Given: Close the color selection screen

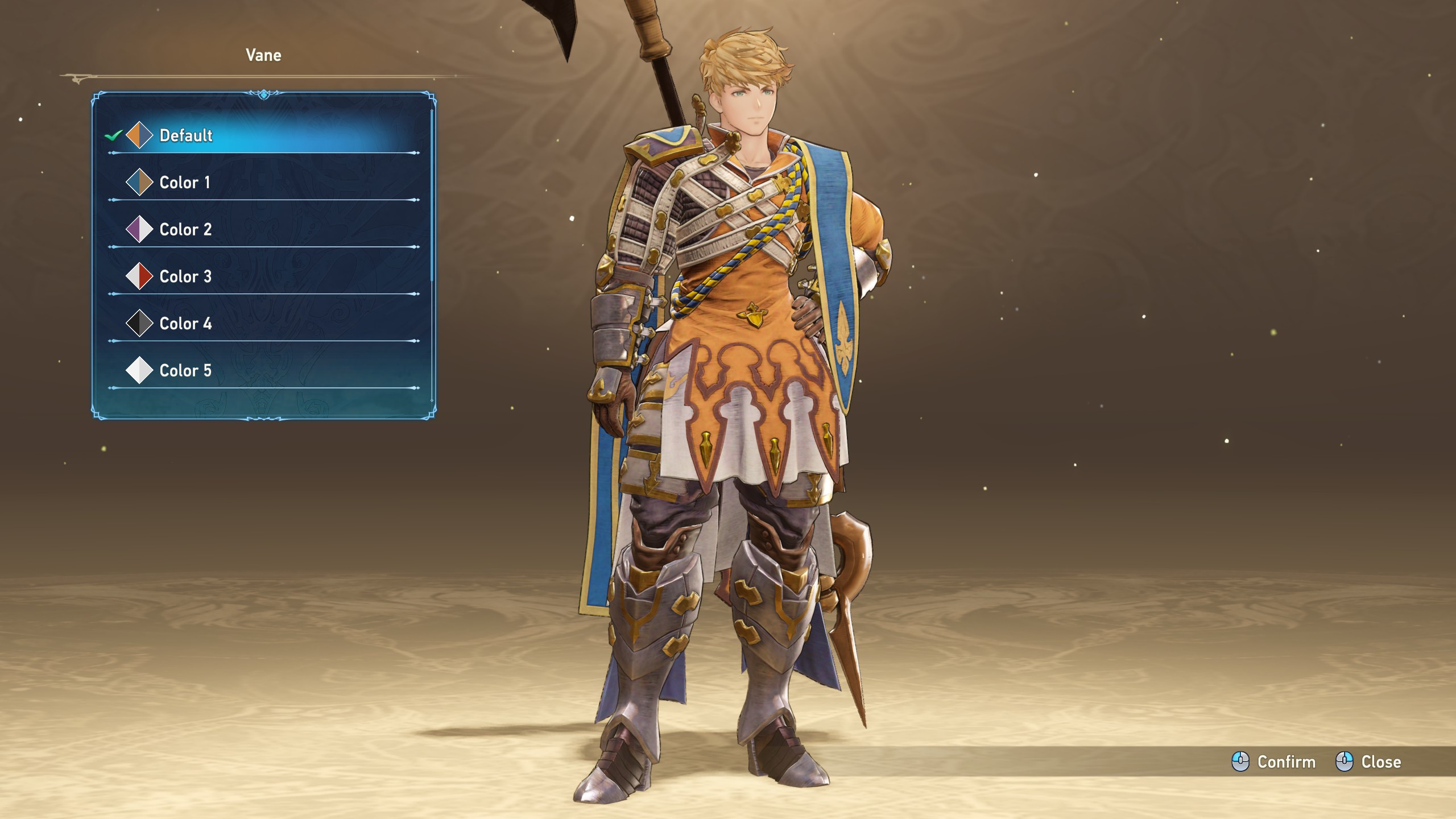Looking at the screenshot, I should point(1368,762).
